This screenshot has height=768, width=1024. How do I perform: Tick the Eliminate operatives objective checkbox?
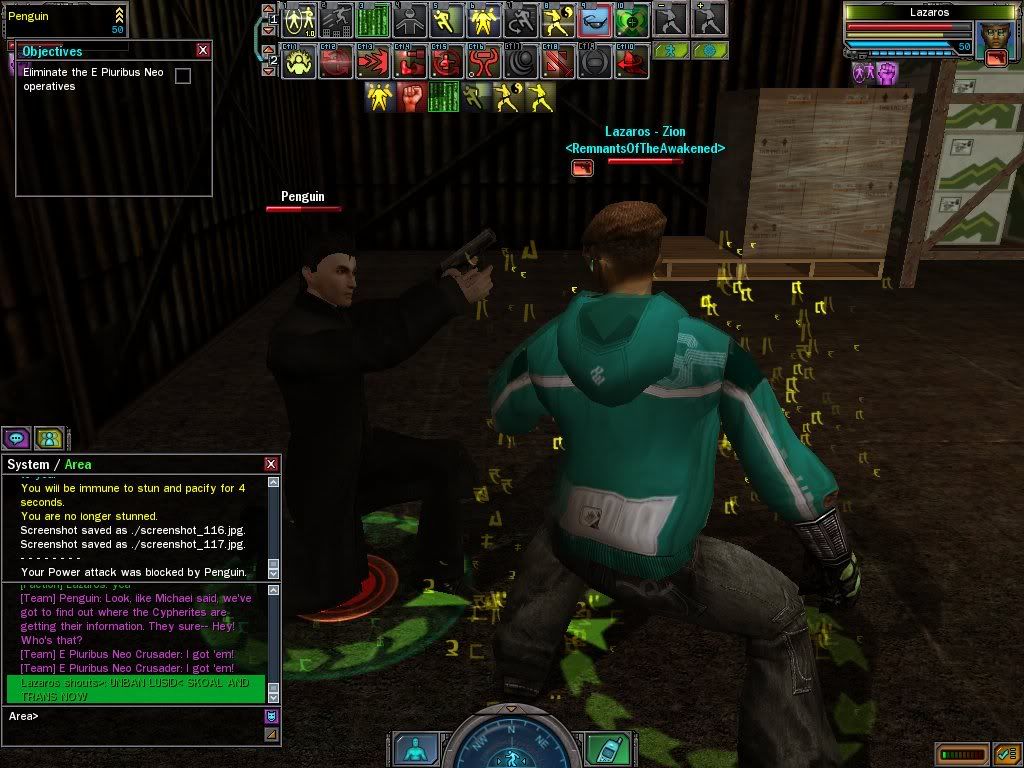point(183,76)
